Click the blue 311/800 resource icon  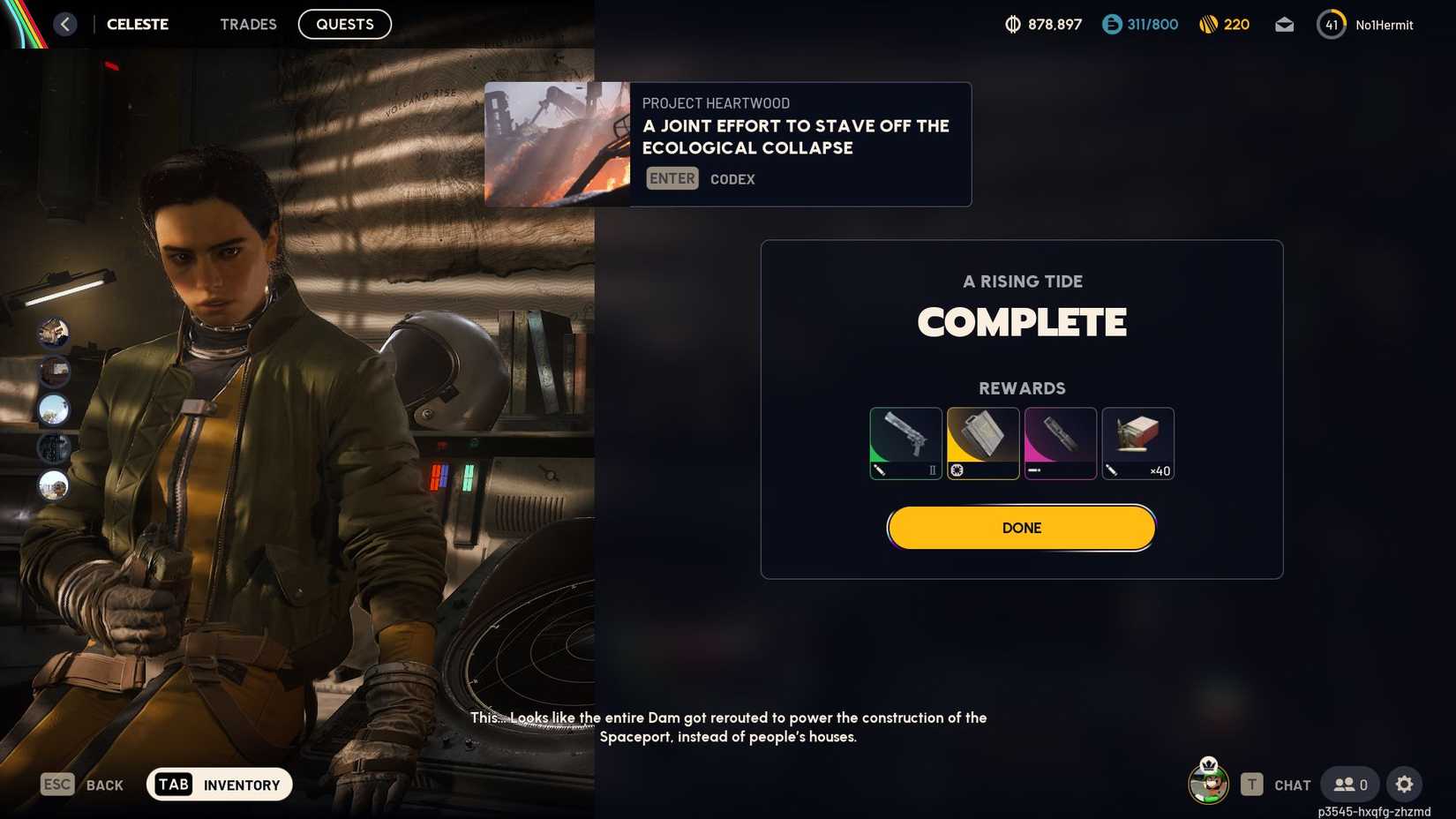click(1110, 25)
